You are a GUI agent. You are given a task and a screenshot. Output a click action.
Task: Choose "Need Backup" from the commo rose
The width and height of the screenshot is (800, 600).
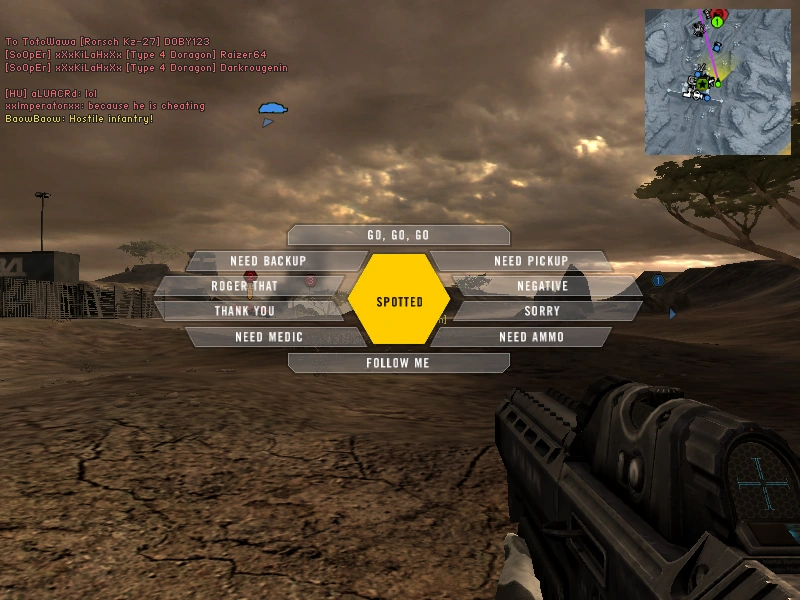tap(268, 261)
